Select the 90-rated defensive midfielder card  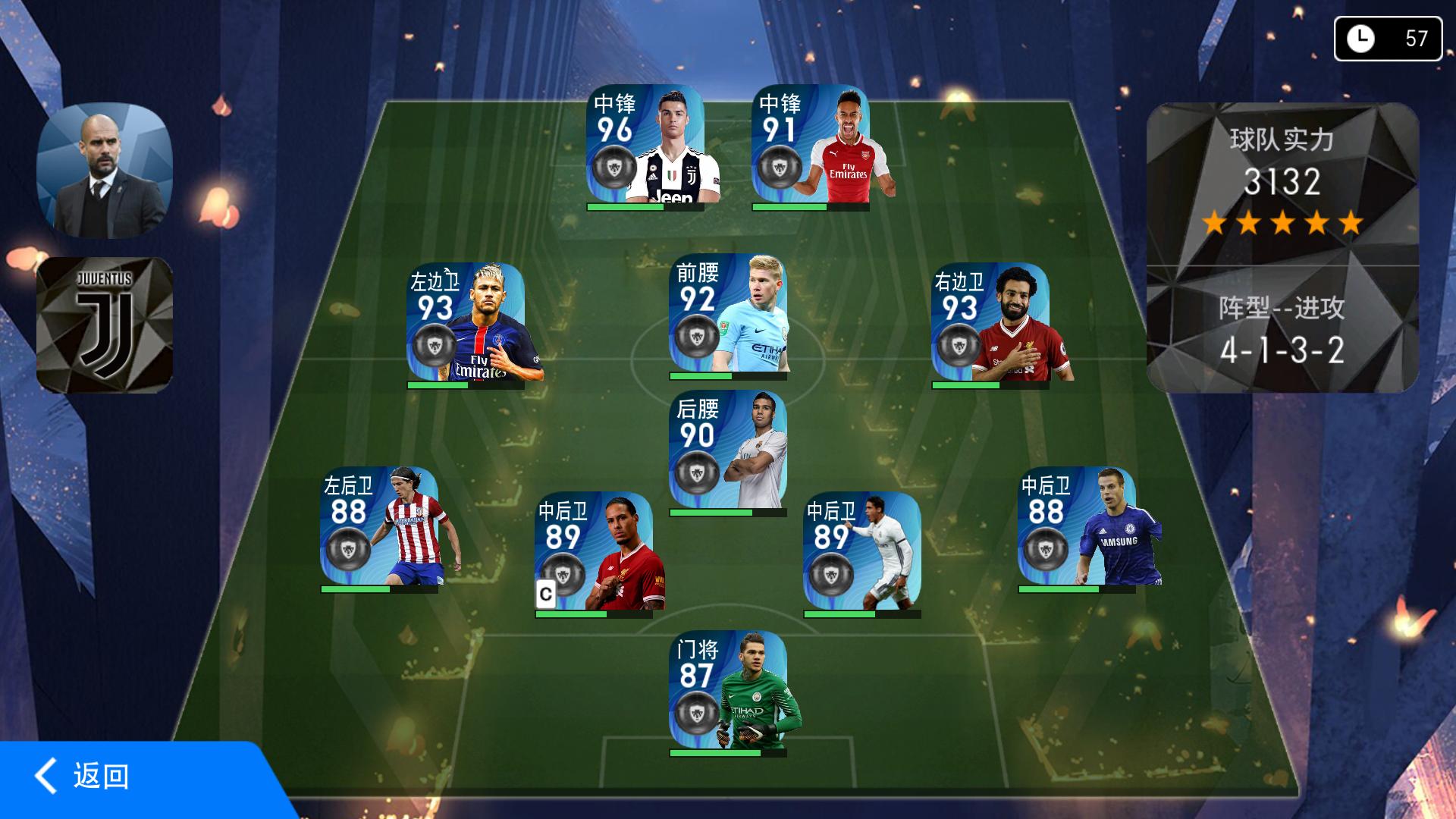(728, 450)
